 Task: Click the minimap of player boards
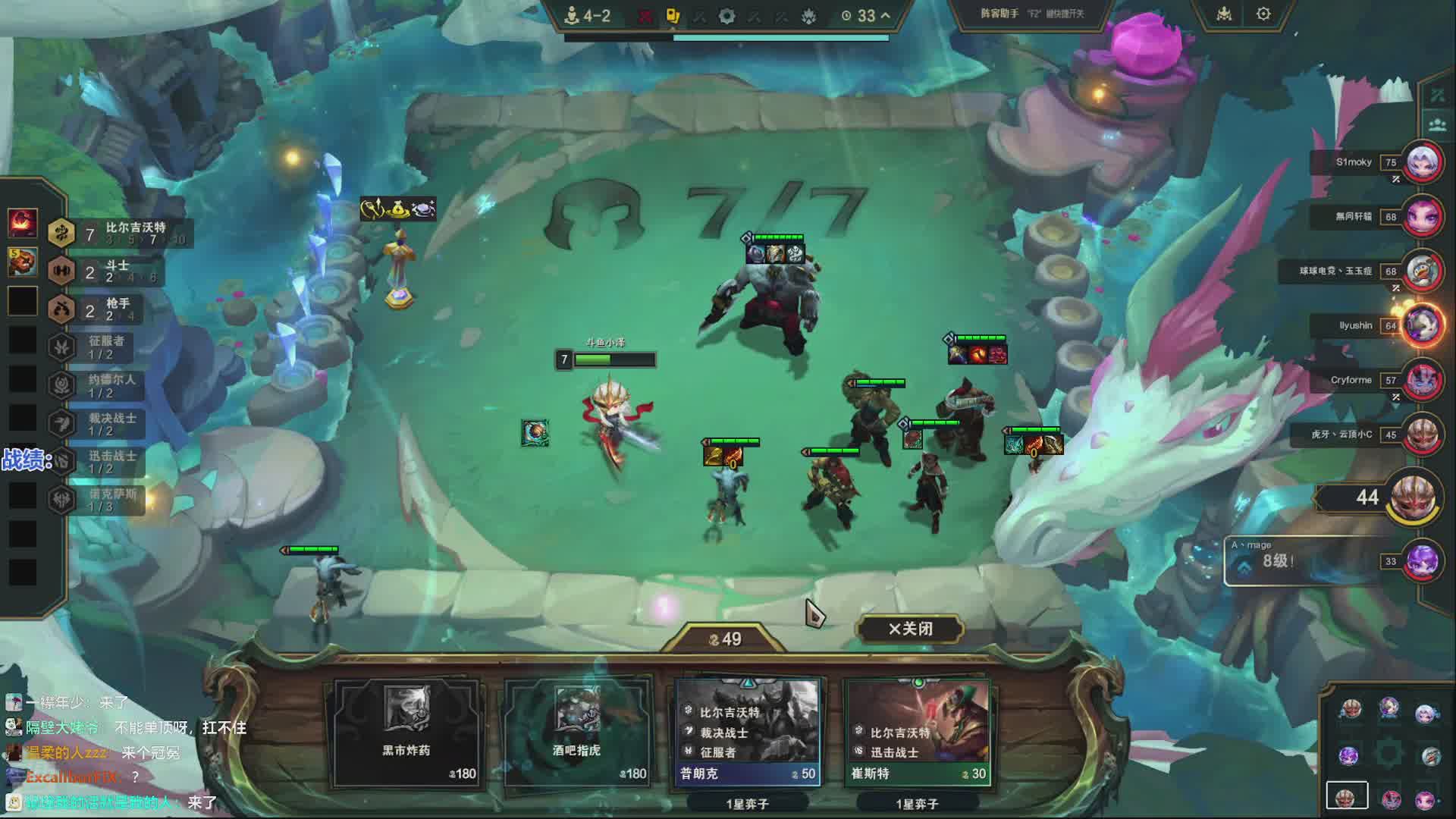click(x=1388, y=755)
